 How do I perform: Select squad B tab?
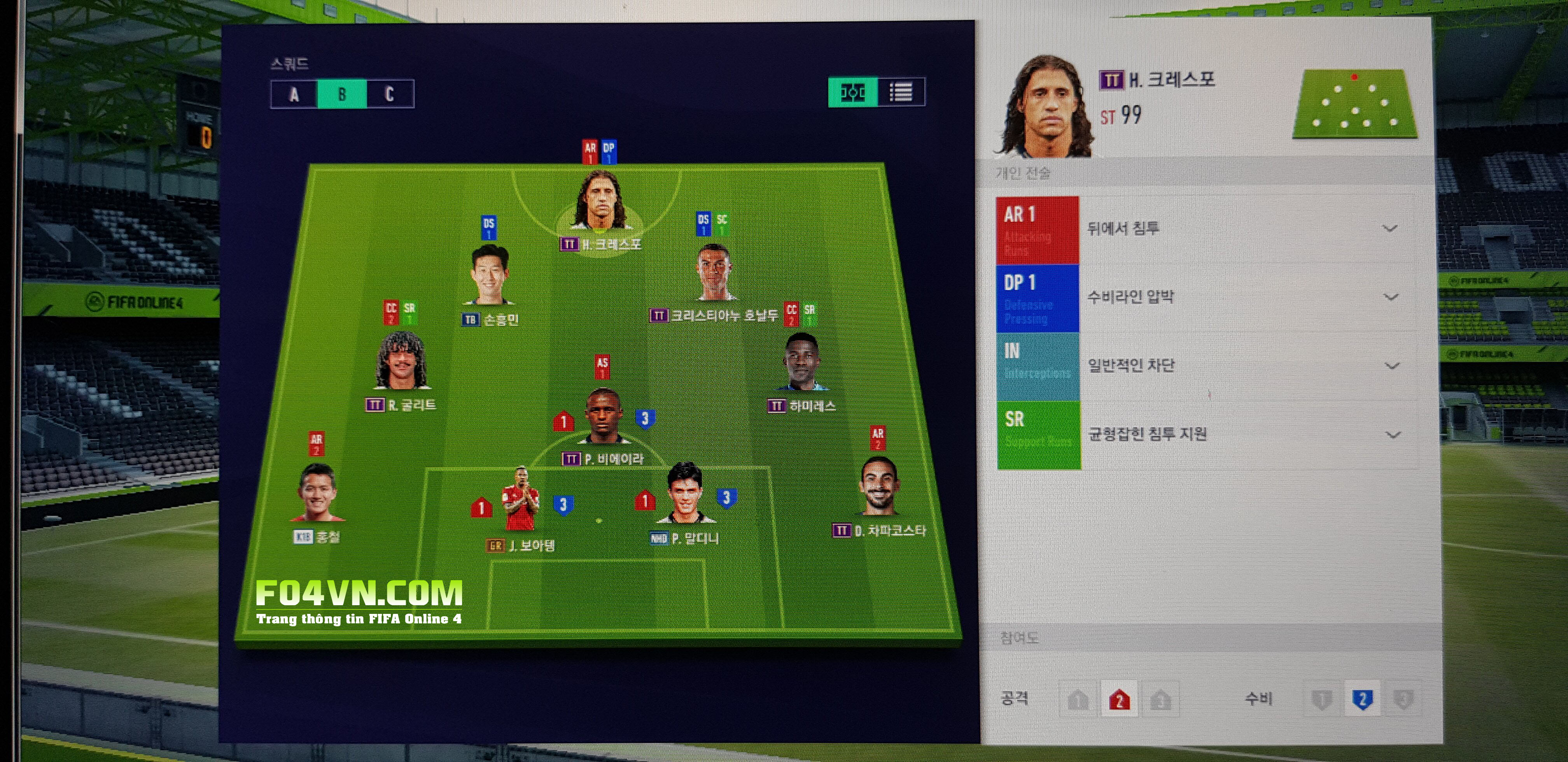point(341,94)
